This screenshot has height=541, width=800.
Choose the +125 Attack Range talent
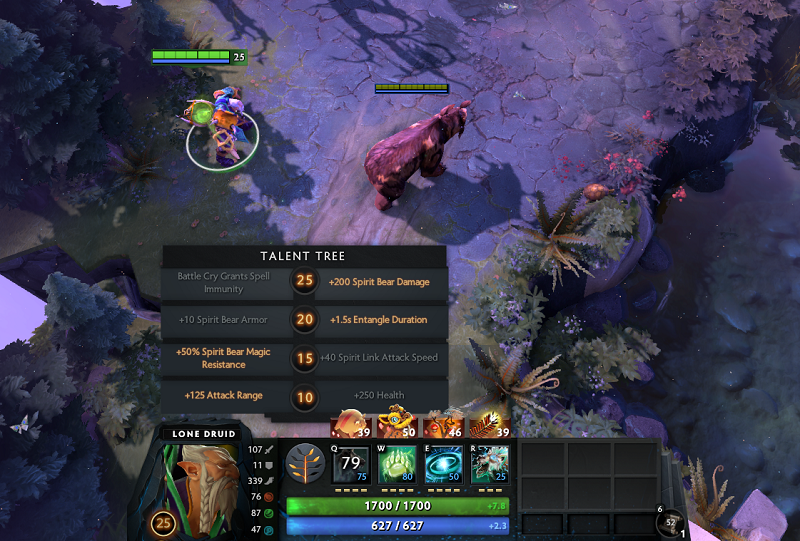(224, 396)
